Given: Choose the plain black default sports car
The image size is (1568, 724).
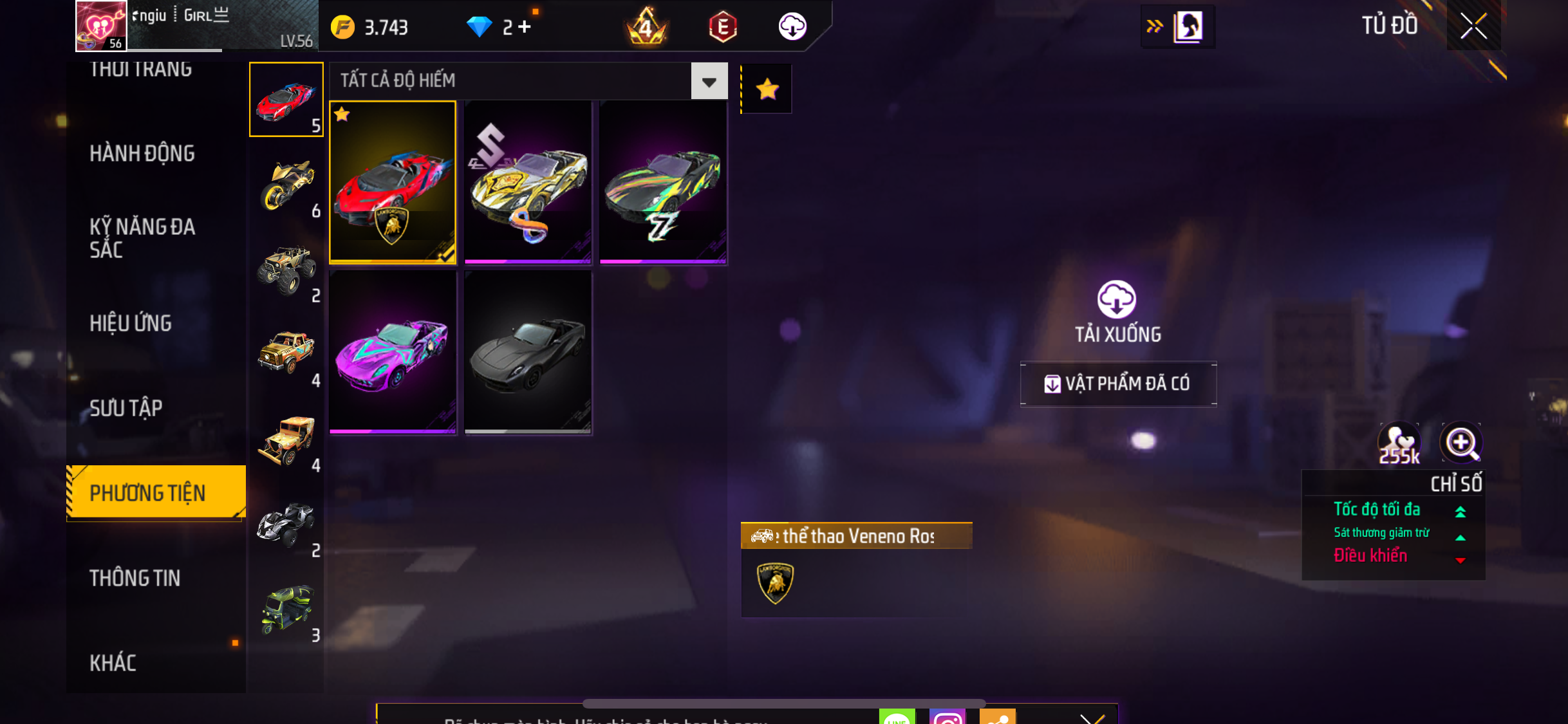Looking at the screenshot, I should (x=528, y=352).
